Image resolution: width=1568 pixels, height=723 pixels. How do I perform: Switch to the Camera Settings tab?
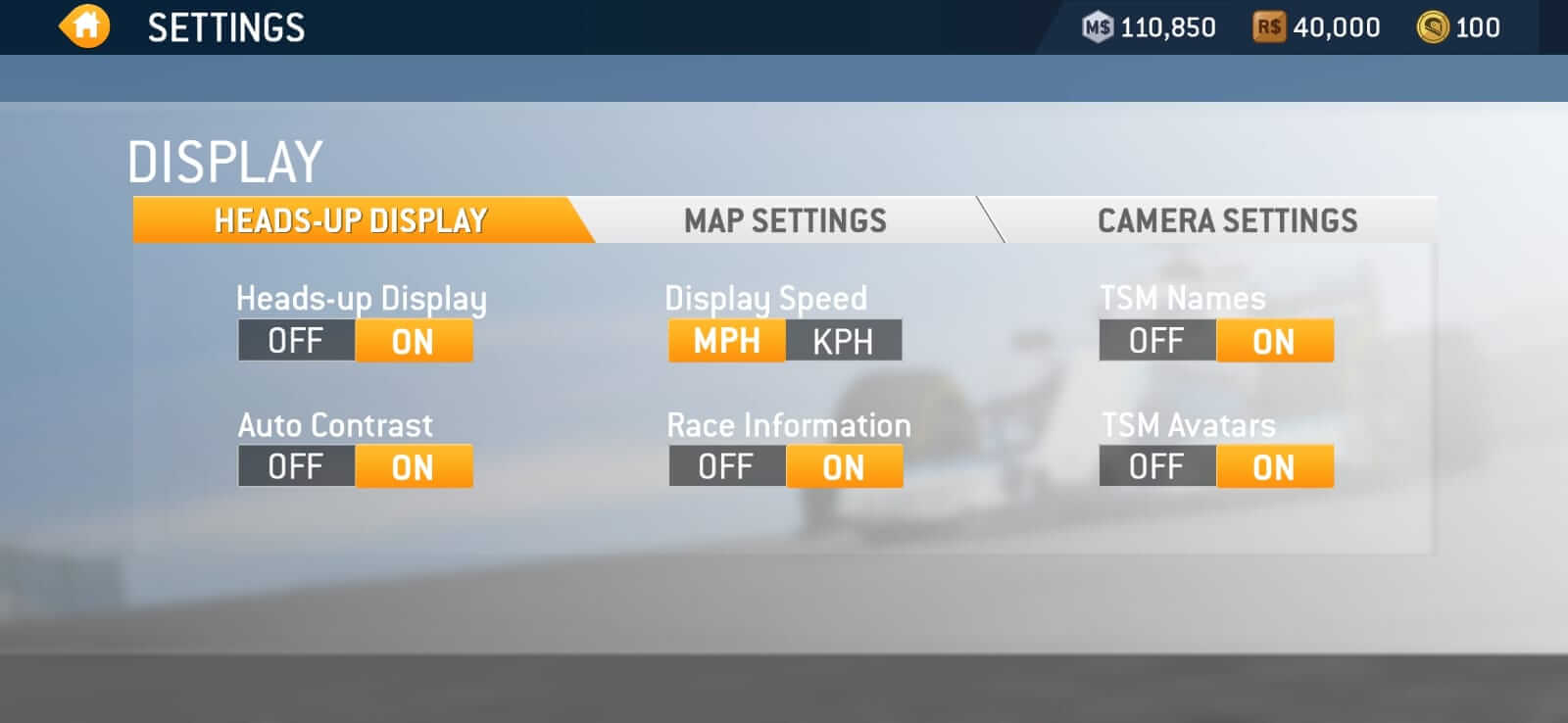click(x=1226, y=220)
